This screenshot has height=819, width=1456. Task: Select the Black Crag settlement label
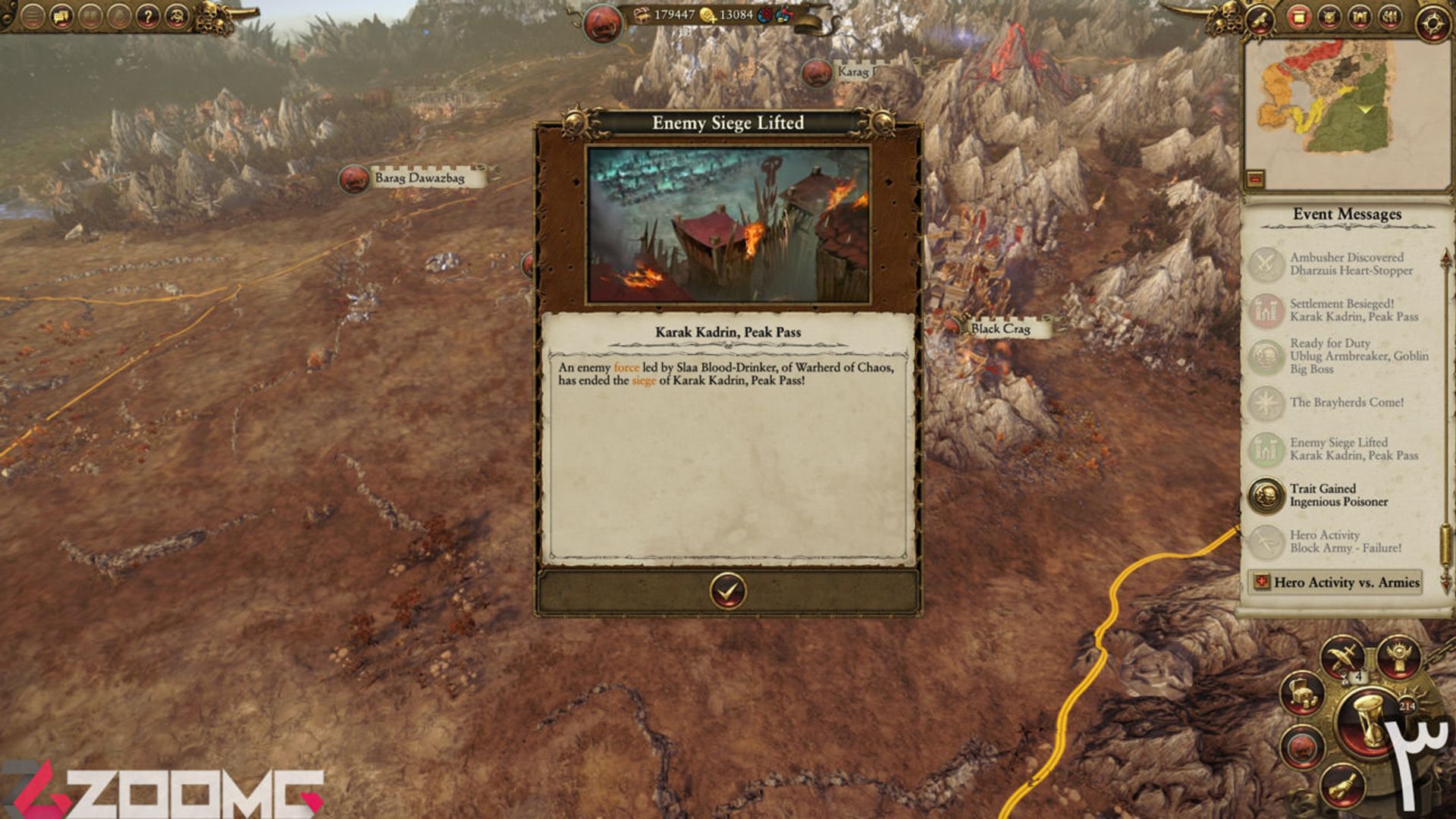(x=1000, y=328)
